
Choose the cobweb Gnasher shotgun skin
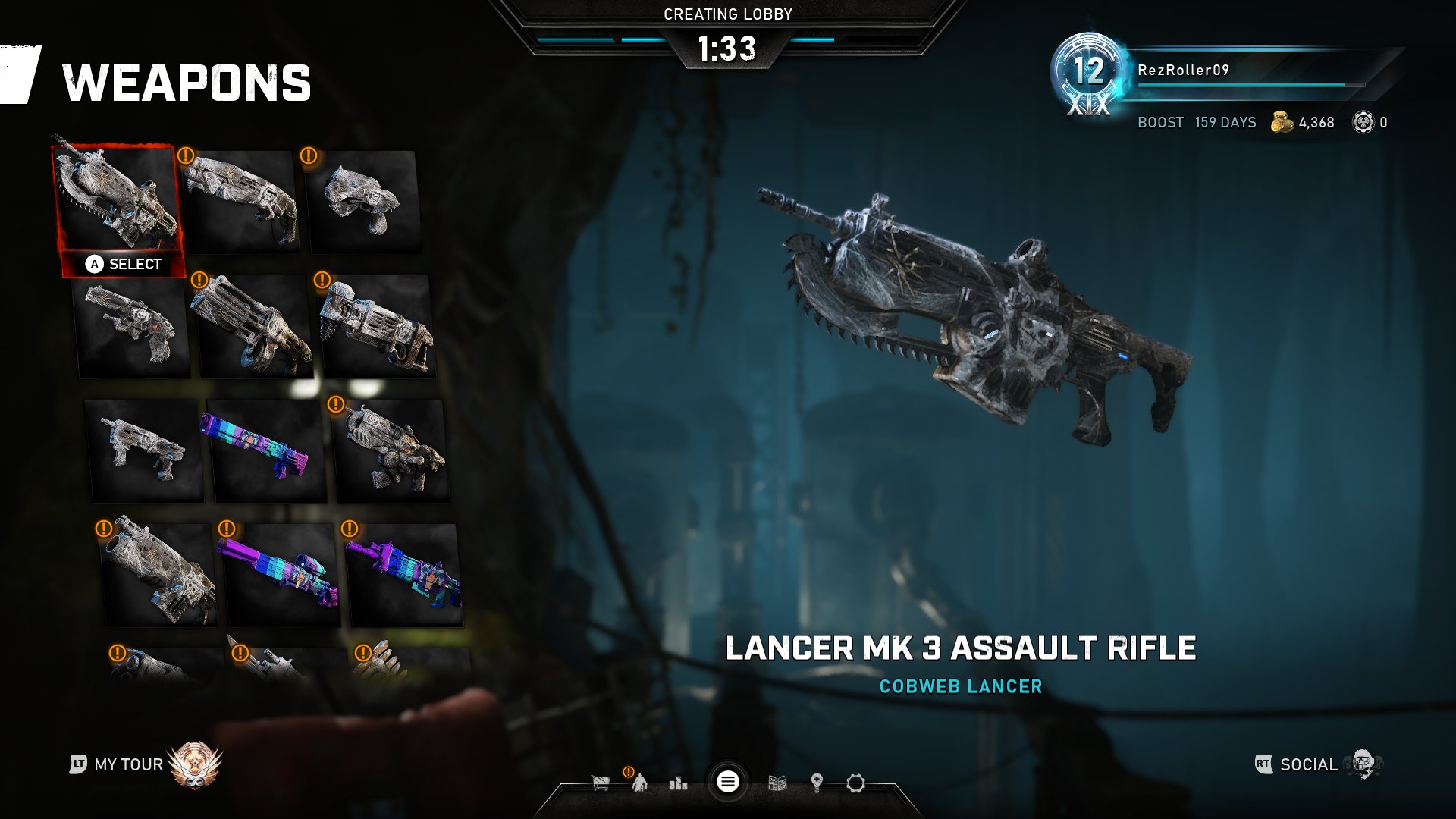[241, 200]
